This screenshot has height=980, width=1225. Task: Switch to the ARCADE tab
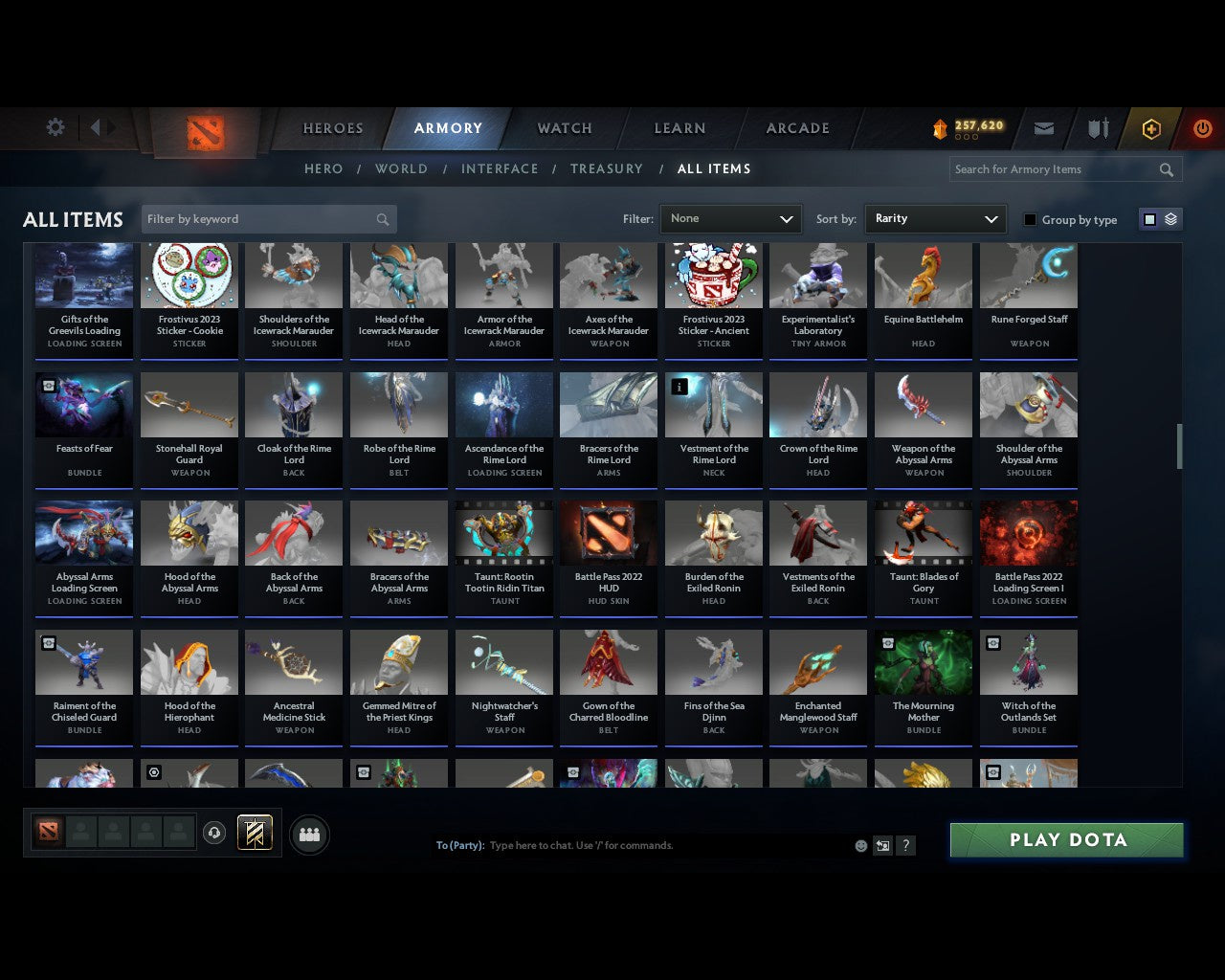click(x=796, y=127)
